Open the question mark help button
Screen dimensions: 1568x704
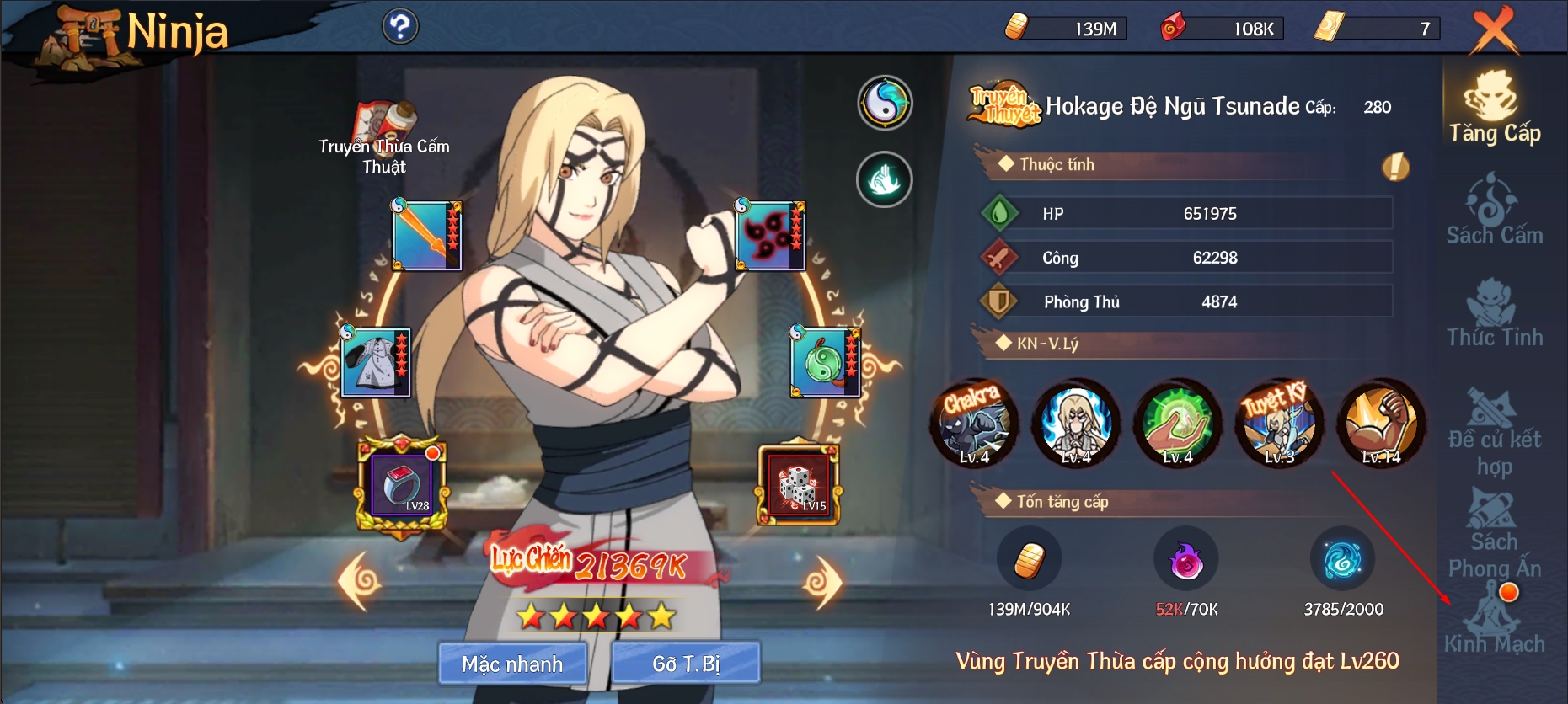(400, 27)
